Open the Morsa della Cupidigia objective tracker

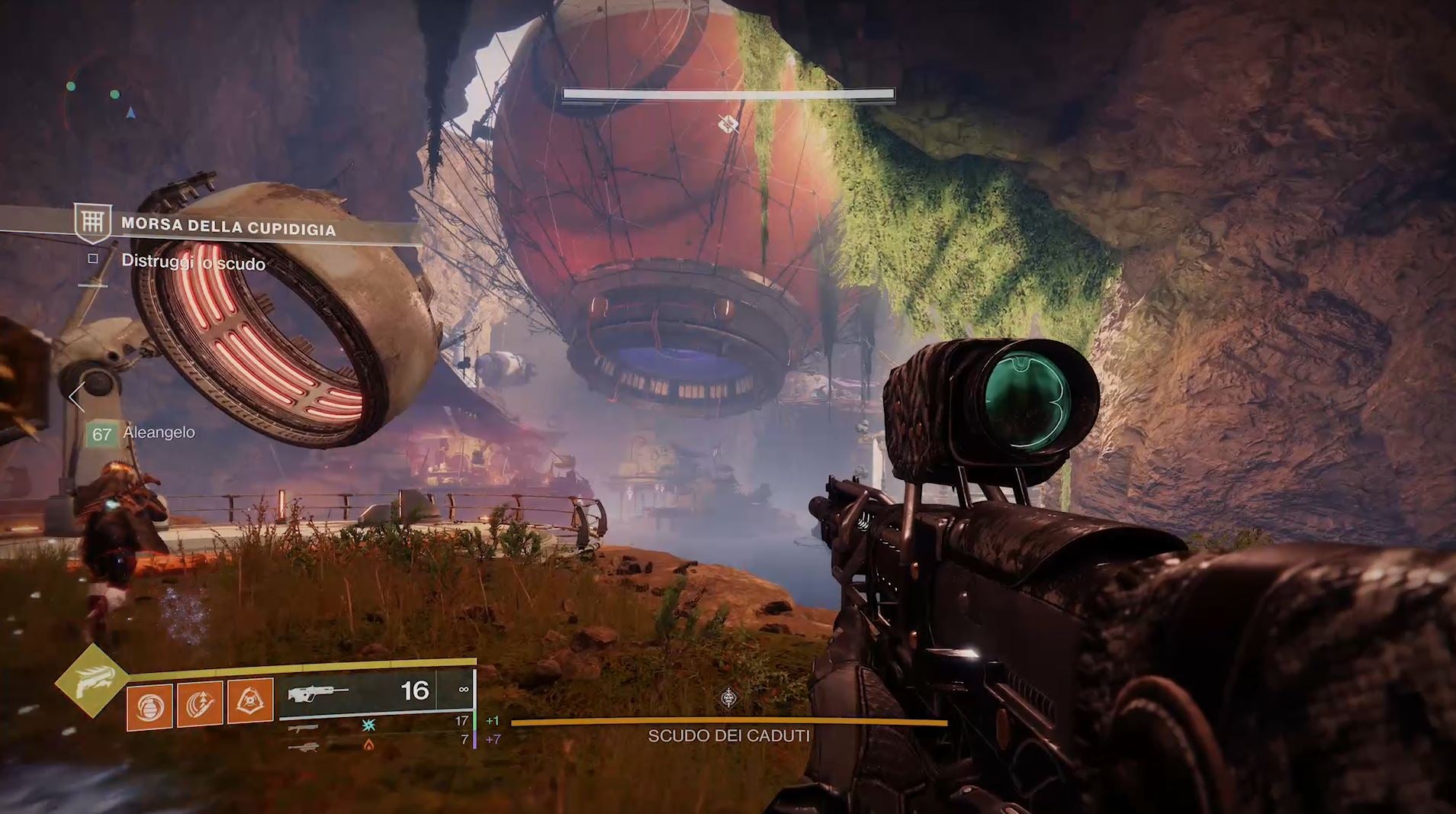(227, 226)
